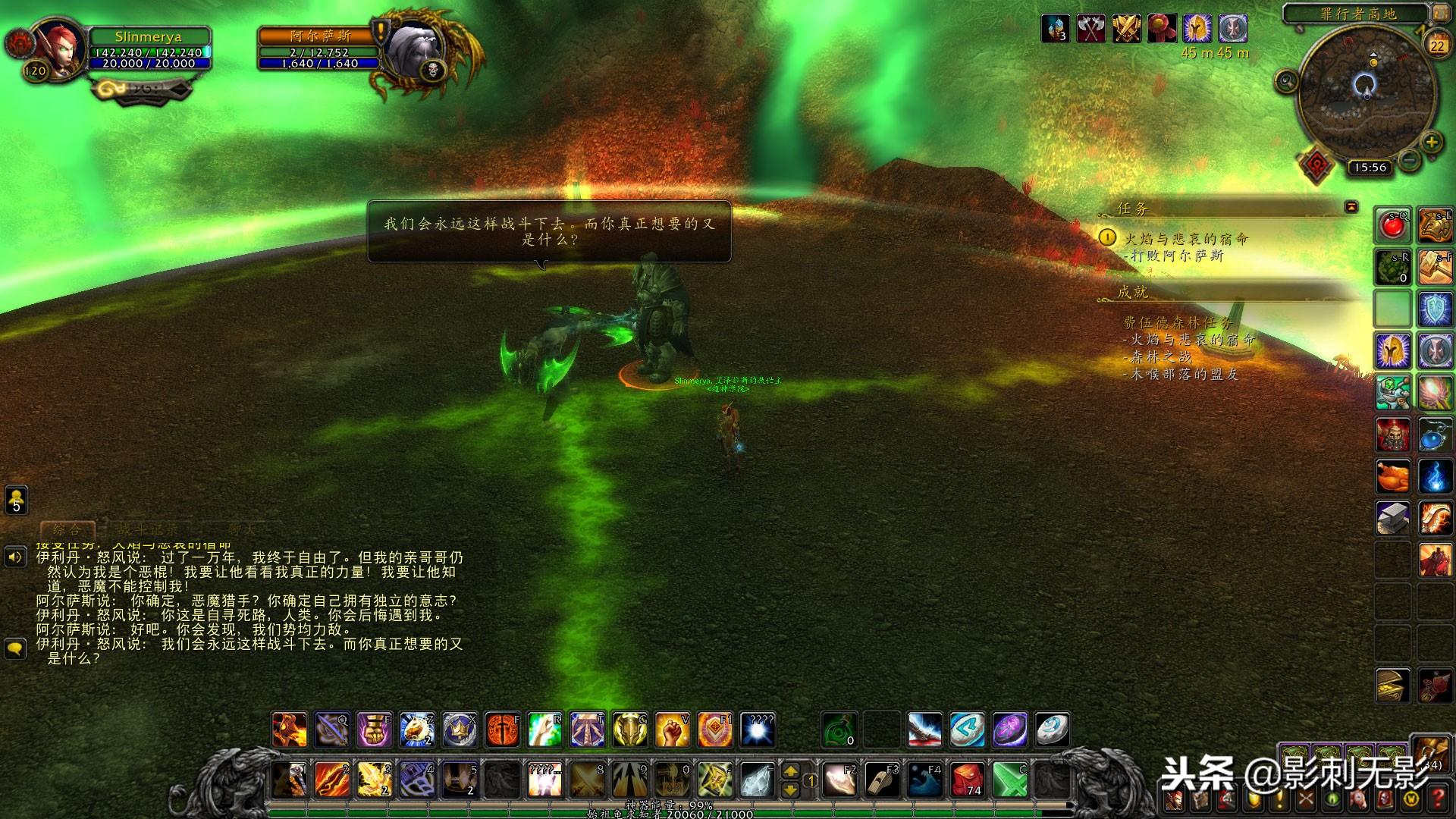Click the action bar page-up arrow
This screenshot has height=819, width=1456.
(790, 771)
